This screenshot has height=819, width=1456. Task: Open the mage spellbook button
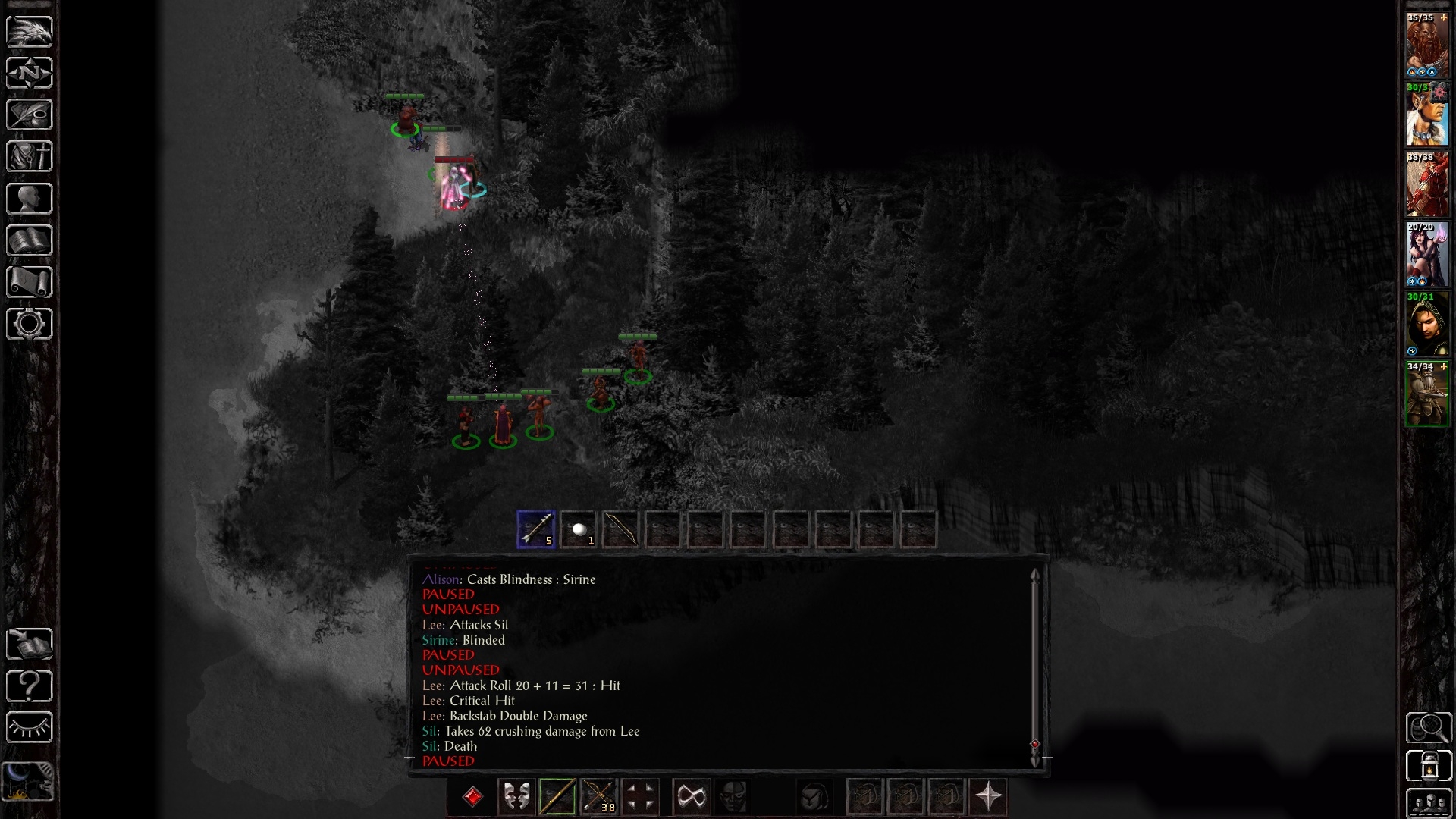30,240
